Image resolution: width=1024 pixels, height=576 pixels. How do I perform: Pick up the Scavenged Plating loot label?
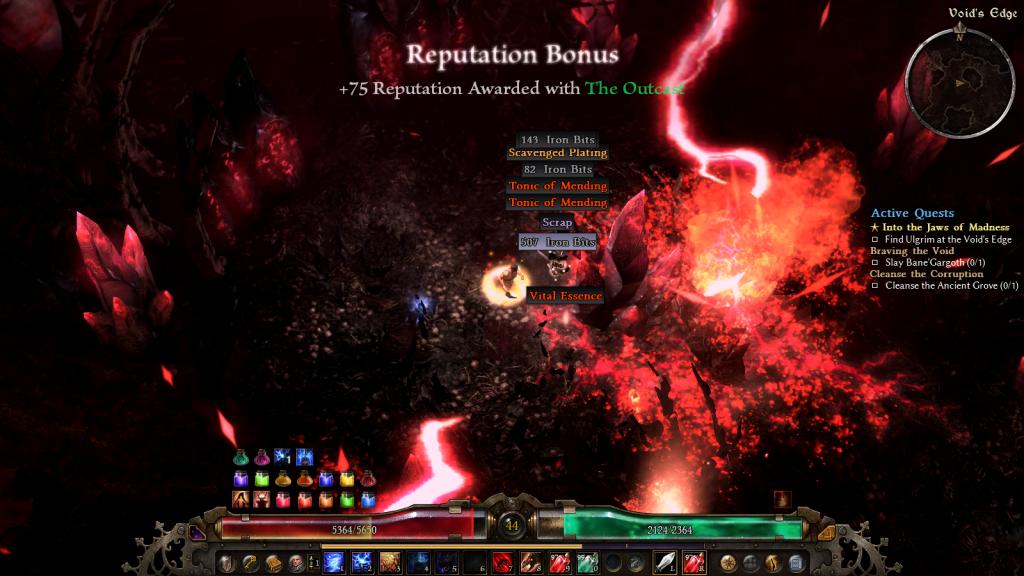tap(557, 153)
